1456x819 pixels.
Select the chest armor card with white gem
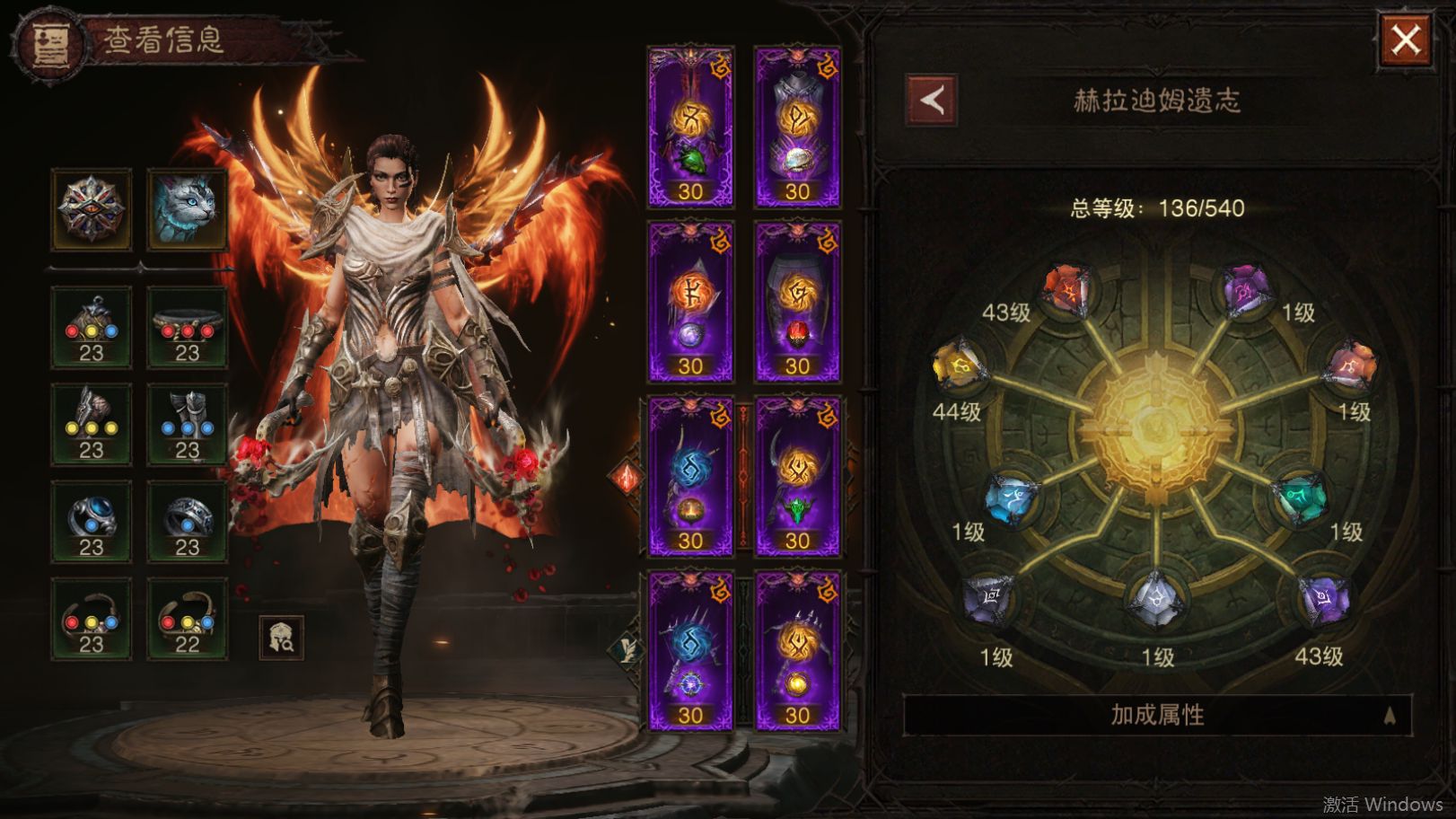[797, 128]
